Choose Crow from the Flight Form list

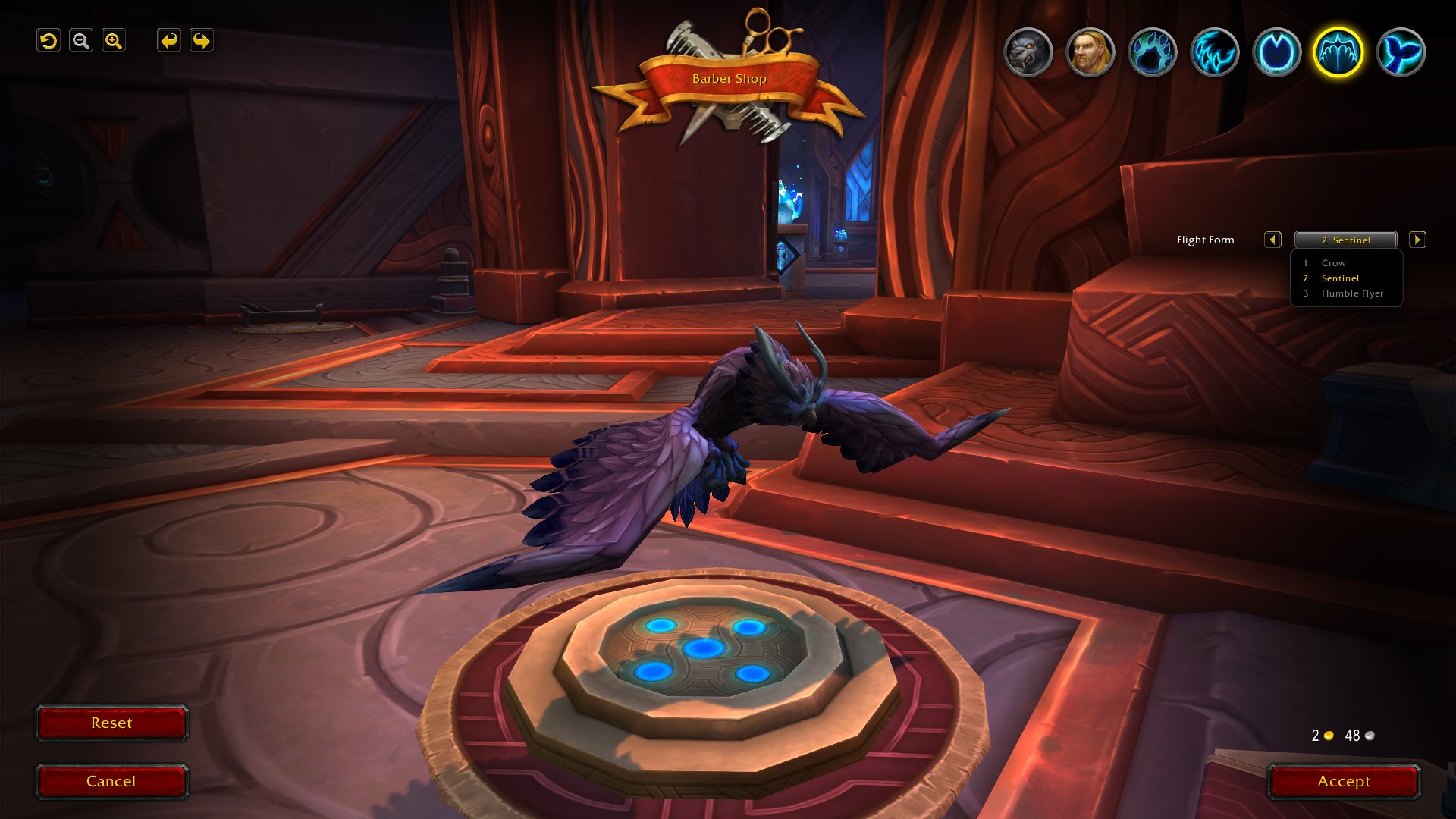click(1334, 263)
